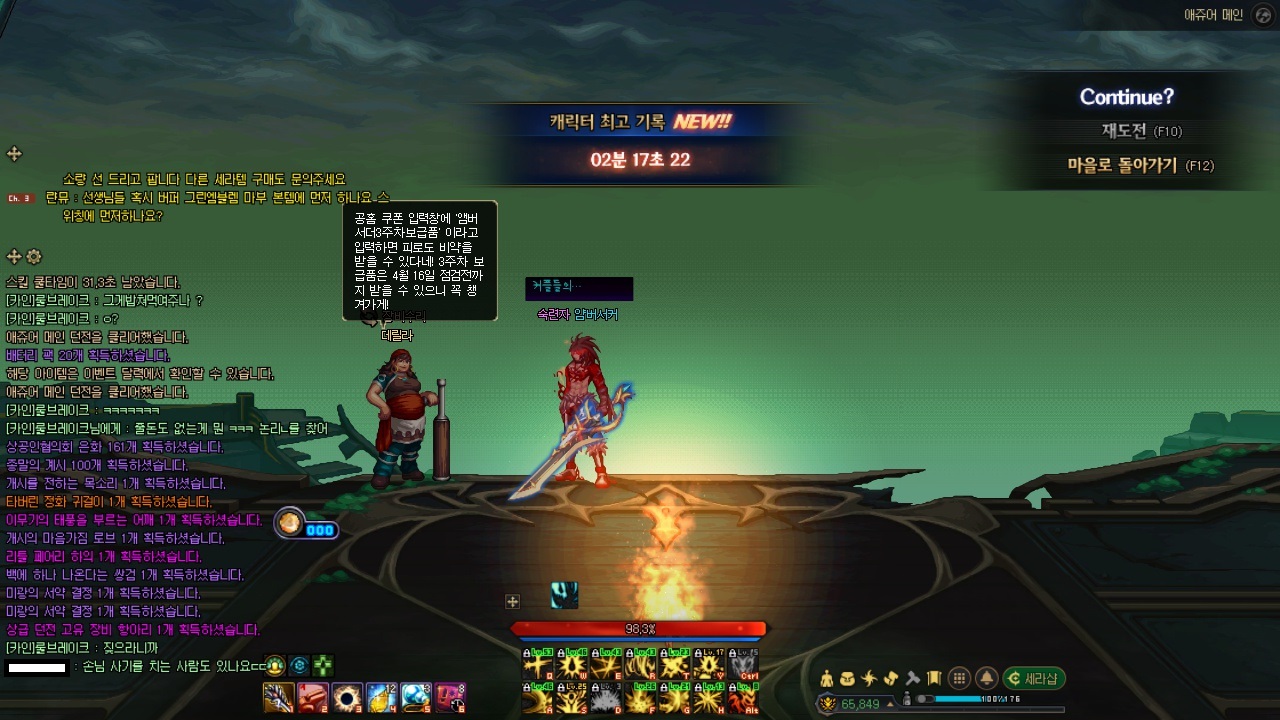Use the red fist consumable in slot 2
This screenshot has height=720, width=1280.
click(312, 697)
